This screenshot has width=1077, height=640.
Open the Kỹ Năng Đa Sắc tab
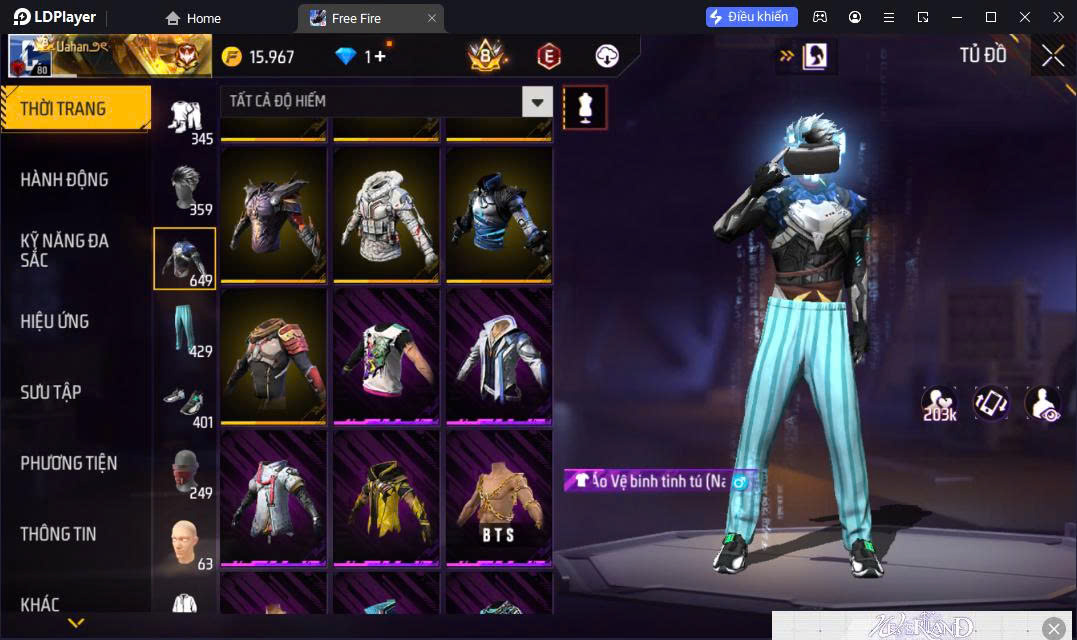tap(65, 250)
